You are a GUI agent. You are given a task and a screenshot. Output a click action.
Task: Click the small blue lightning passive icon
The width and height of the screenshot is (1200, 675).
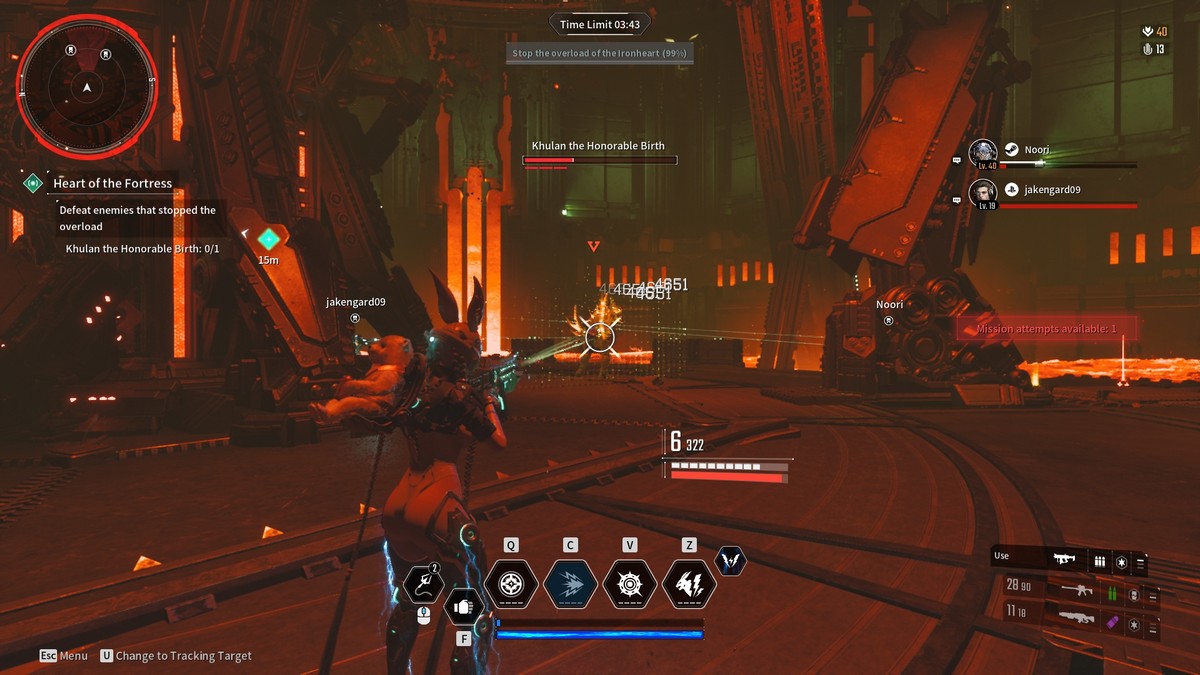point(731,561)
